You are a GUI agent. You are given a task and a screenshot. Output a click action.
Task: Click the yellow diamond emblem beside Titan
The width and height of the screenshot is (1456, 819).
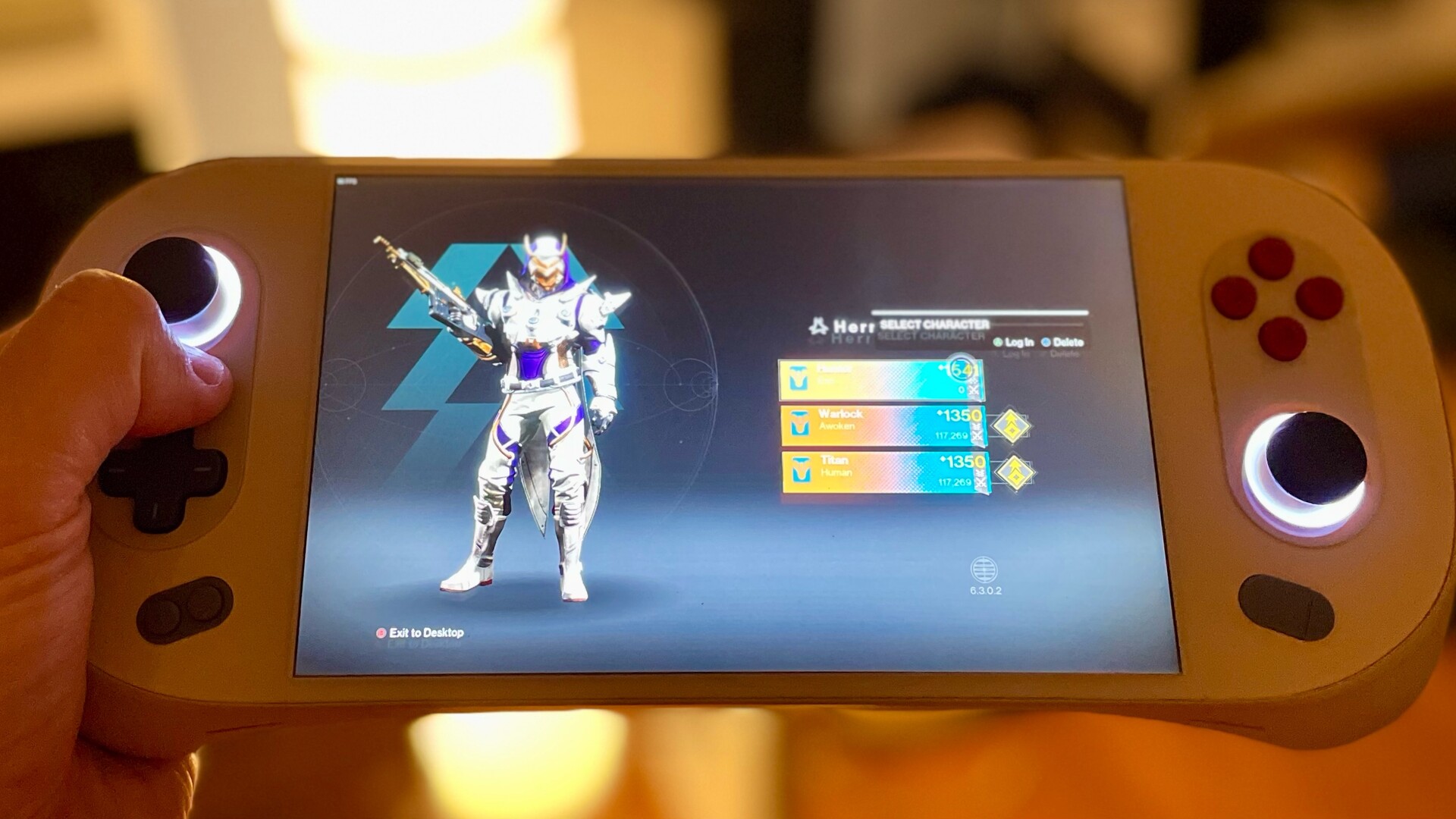pyautogui.click(x=1015, y=473)
